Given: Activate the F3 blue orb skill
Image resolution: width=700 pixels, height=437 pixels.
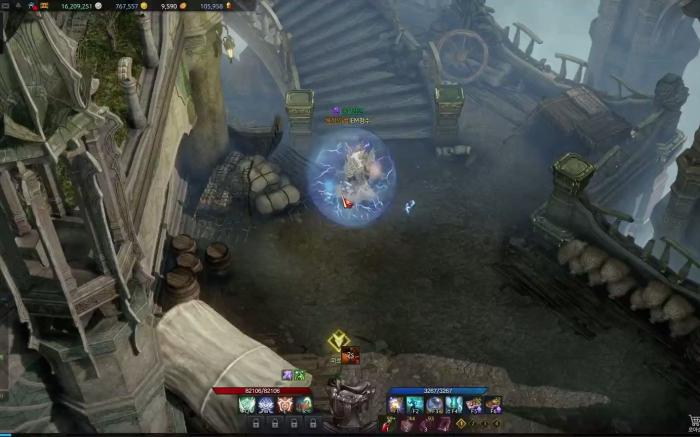Looking at the screenshot, I should pyautogui.click(x=435, y=405).
